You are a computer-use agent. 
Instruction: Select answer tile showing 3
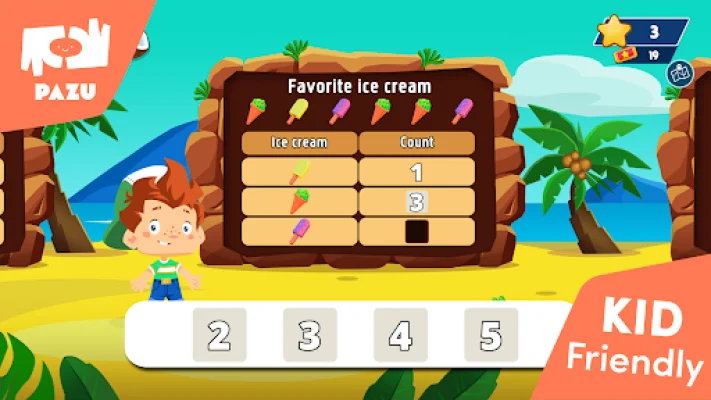pyautogui.click(x=309, y=335)
